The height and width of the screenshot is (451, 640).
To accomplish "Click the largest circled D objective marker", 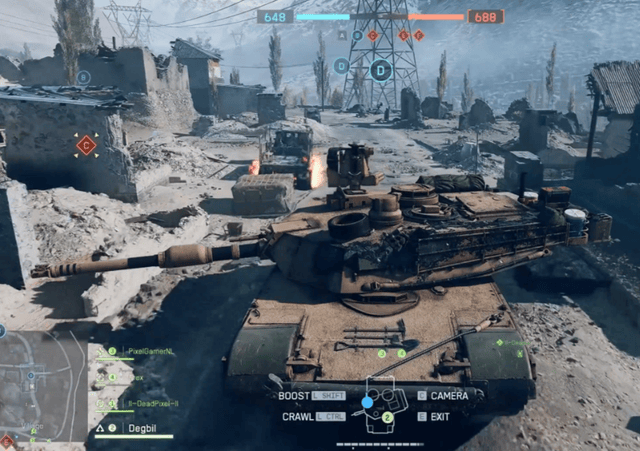I will [380, 69].
